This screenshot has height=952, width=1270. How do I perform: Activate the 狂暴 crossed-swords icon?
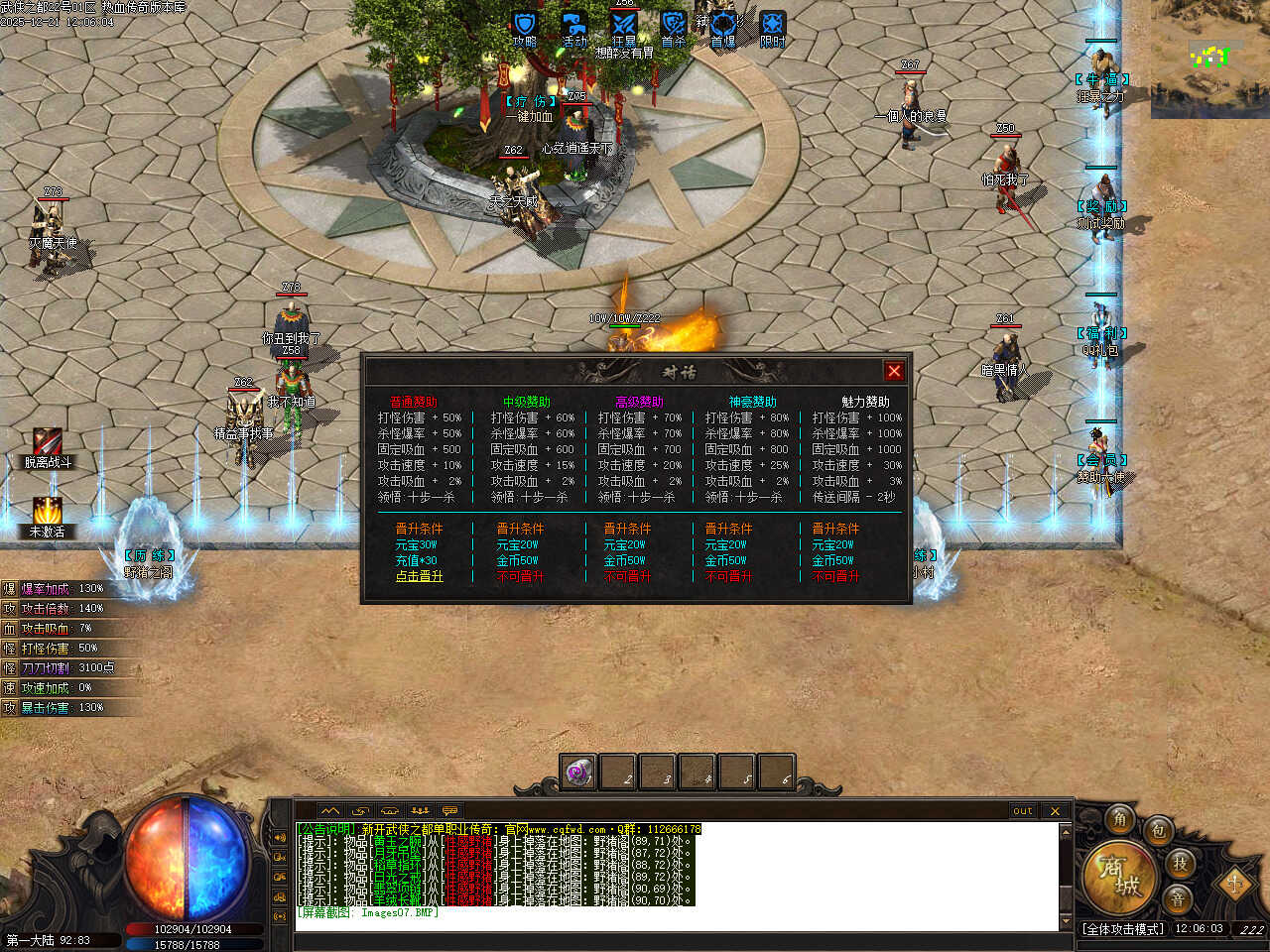pyautogui.click(x=624, y=27)
